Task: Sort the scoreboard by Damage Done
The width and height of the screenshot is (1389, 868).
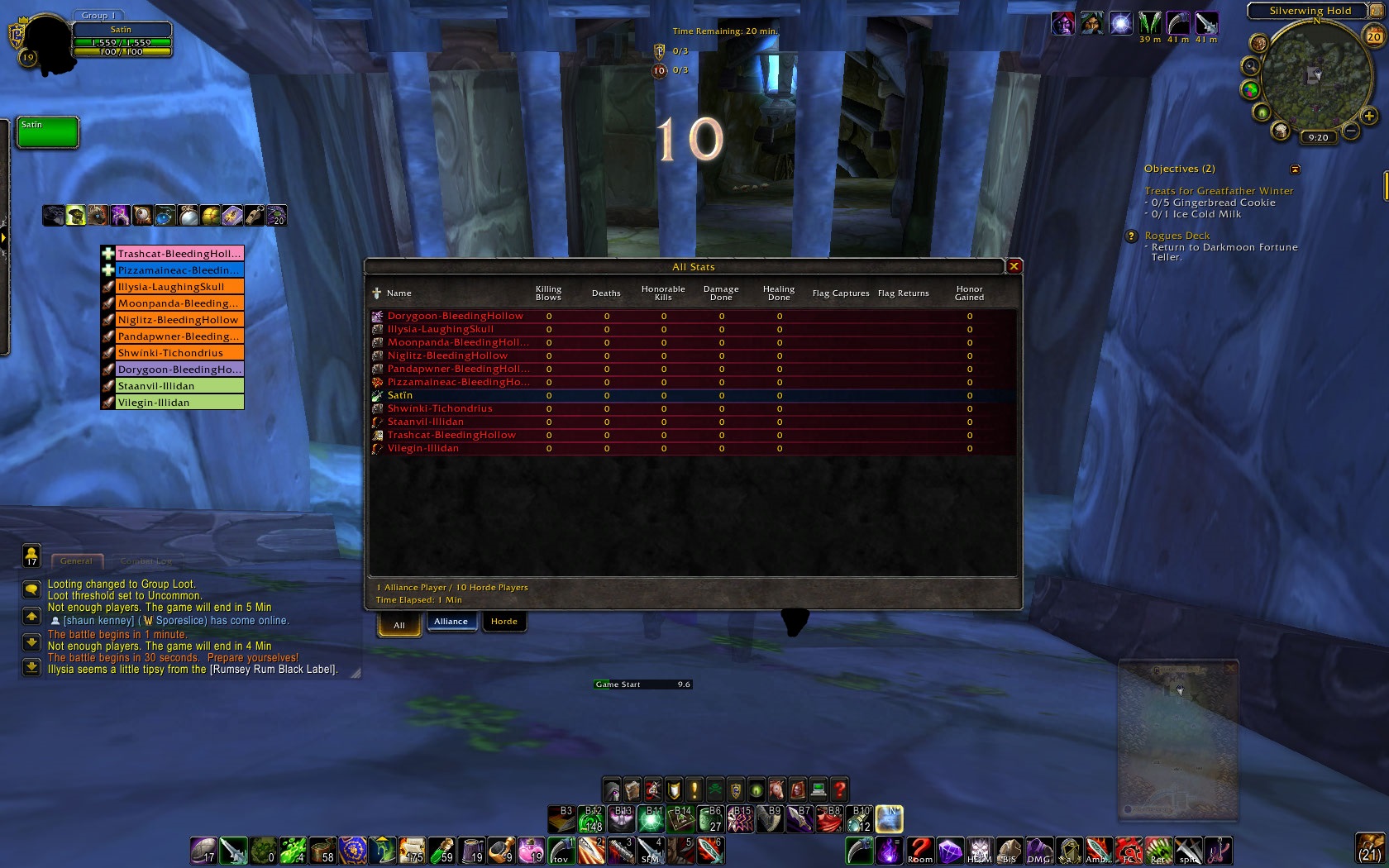Action: click(721, 293)
